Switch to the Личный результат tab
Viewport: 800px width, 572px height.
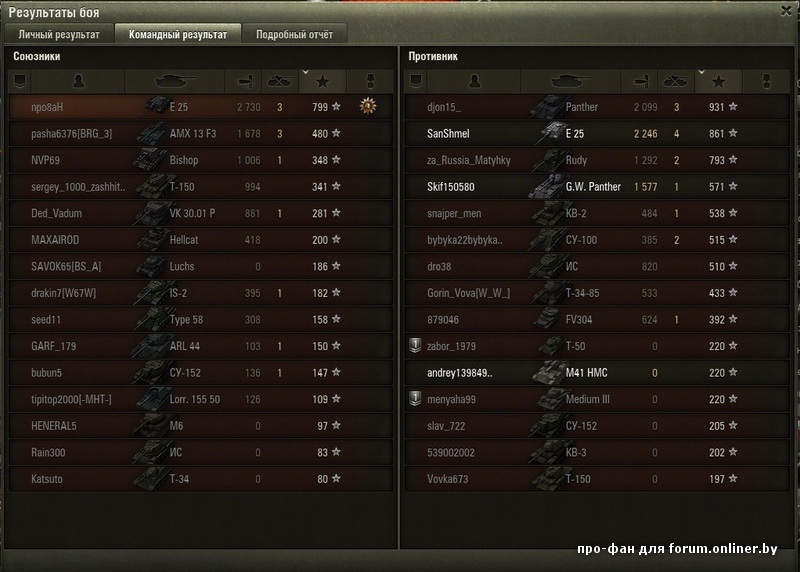click(59, 34)
